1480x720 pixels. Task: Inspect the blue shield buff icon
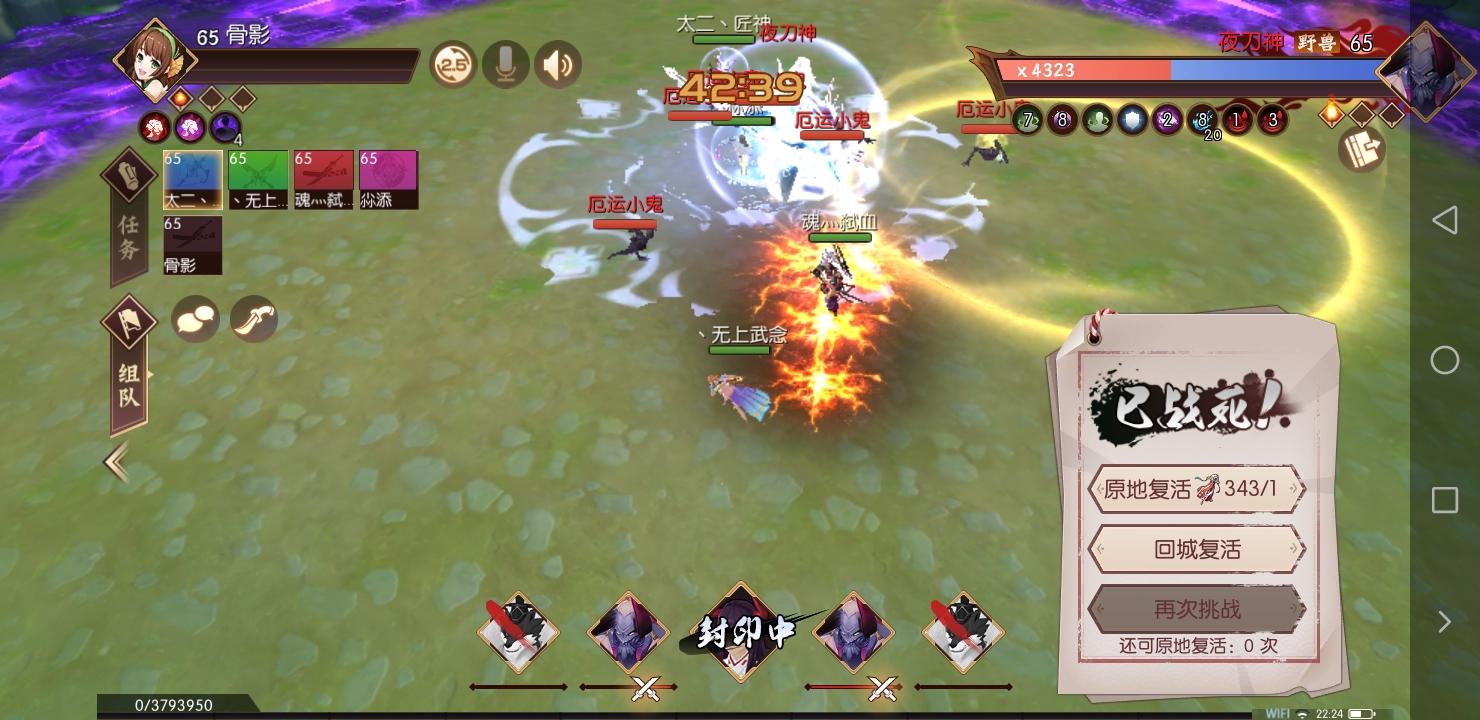click(x=1133, y=119)
